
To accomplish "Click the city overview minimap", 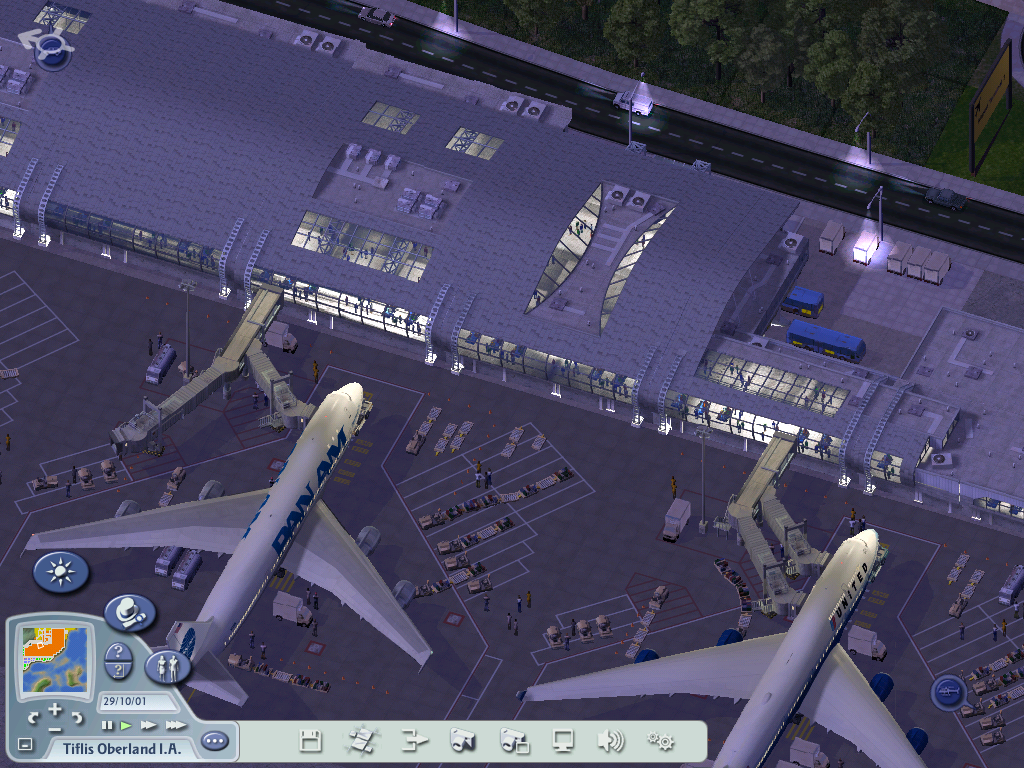I will (57, 662).
